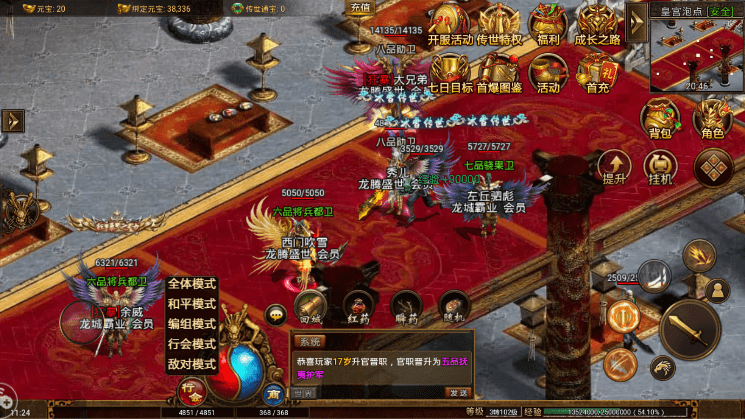The height and width of the screenshot is (419, 745).
Task: Click the 发送 send chat button
Action: pyautogui.click(x=457, y=392)
